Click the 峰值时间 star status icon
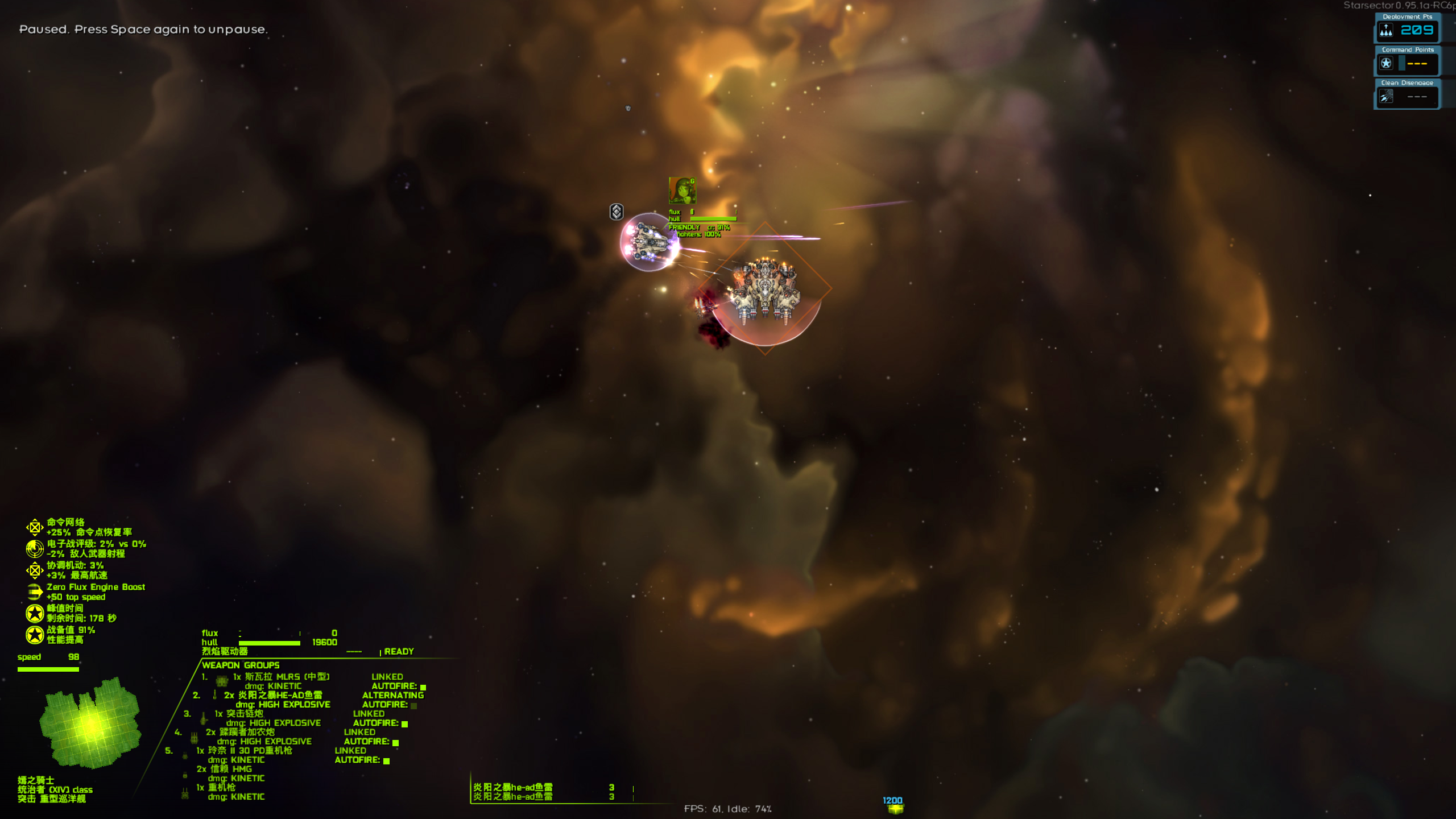The height and width of the screenshot is (819, 1456). click(x=35, y=613)
